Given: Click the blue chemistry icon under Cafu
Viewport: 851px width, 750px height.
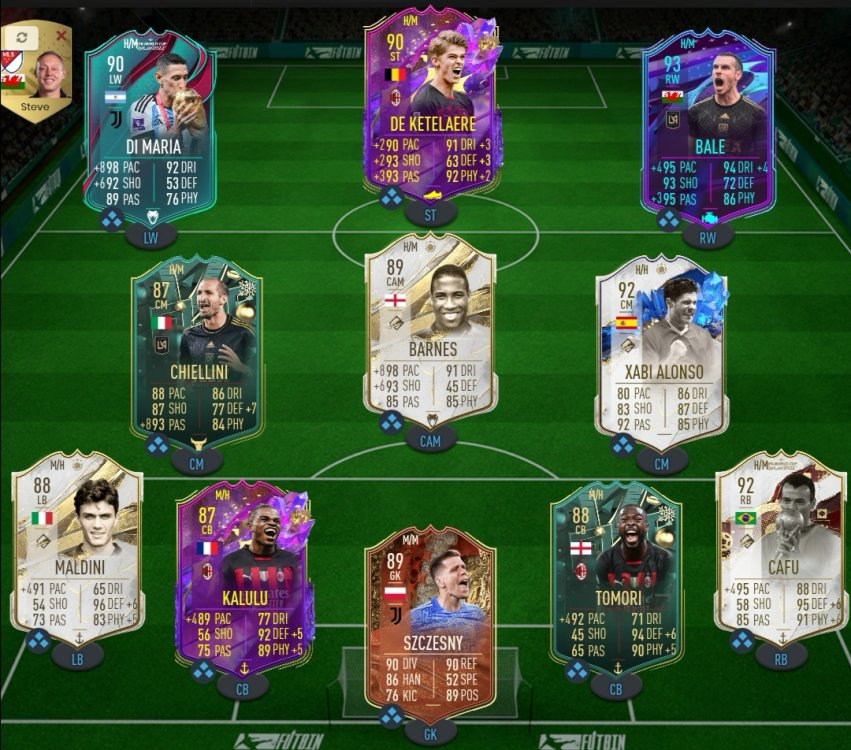Looking at the screenshot, I should [x=742, y=641].
